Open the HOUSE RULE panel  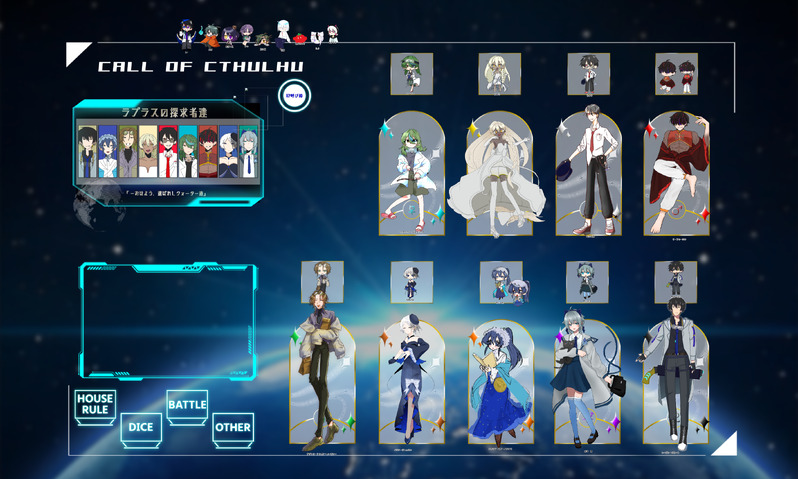point(95,405)
